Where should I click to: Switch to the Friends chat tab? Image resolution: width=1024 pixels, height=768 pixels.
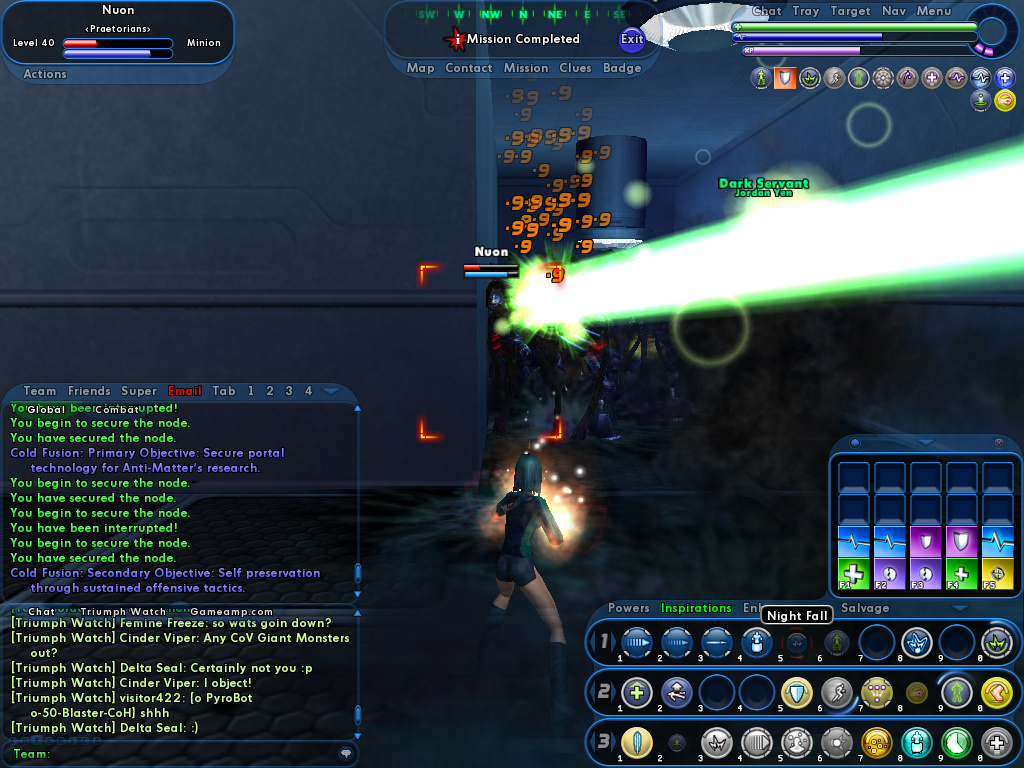tap(90, 391)
